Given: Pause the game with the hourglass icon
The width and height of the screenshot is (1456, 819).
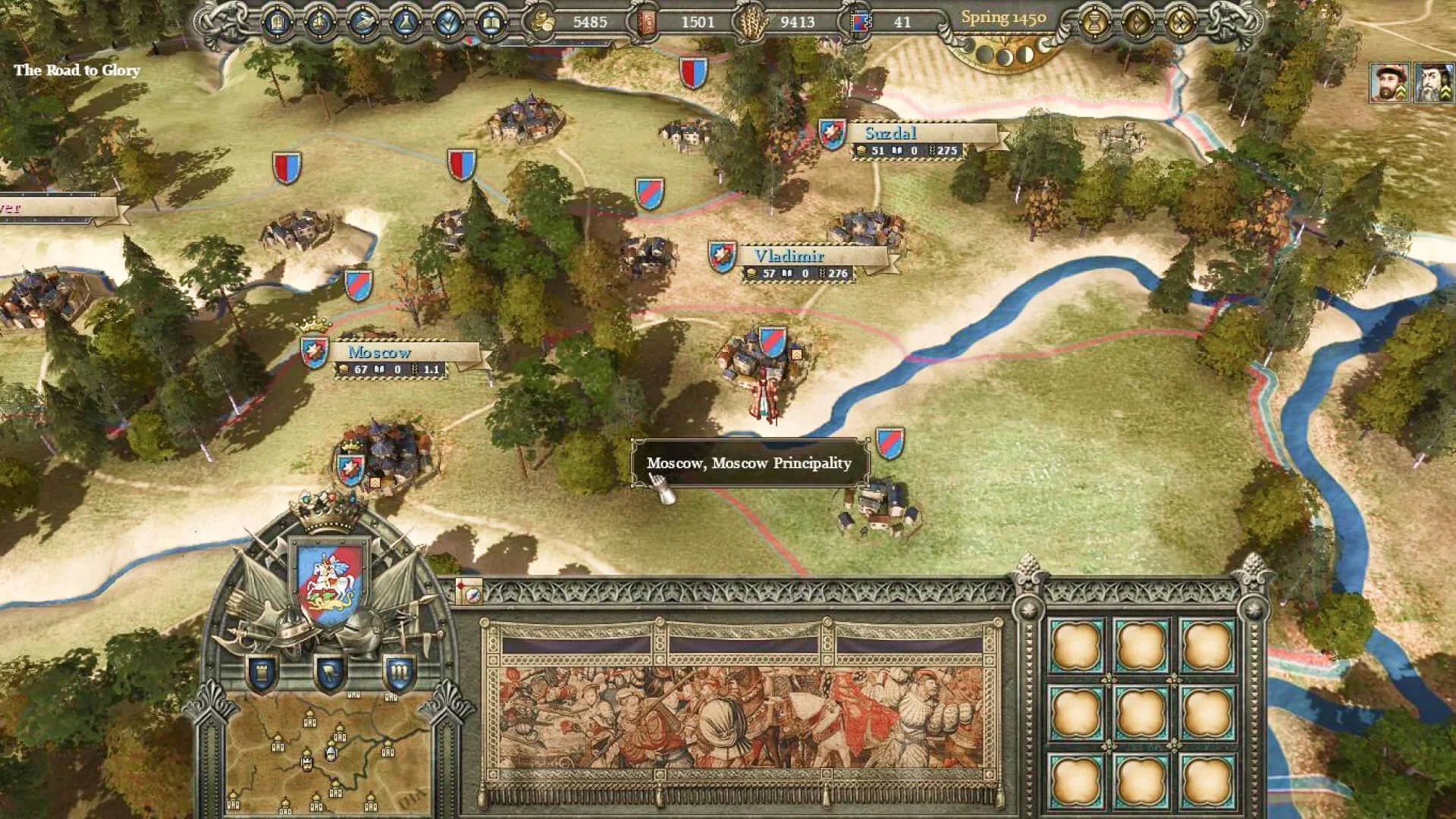Looking at the screenshot, I should (1094, 23).
